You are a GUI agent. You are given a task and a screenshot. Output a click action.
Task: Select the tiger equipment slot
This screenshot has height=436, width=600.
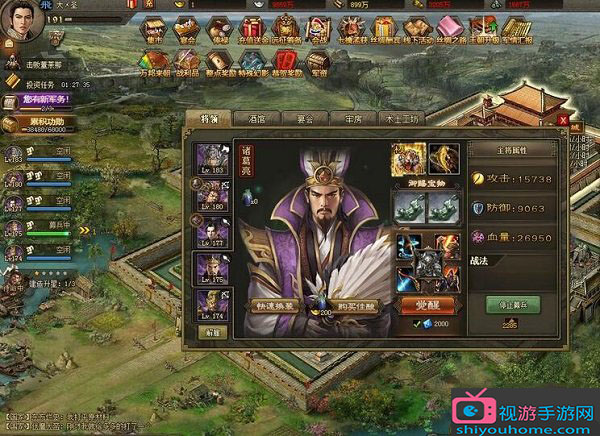408,157
